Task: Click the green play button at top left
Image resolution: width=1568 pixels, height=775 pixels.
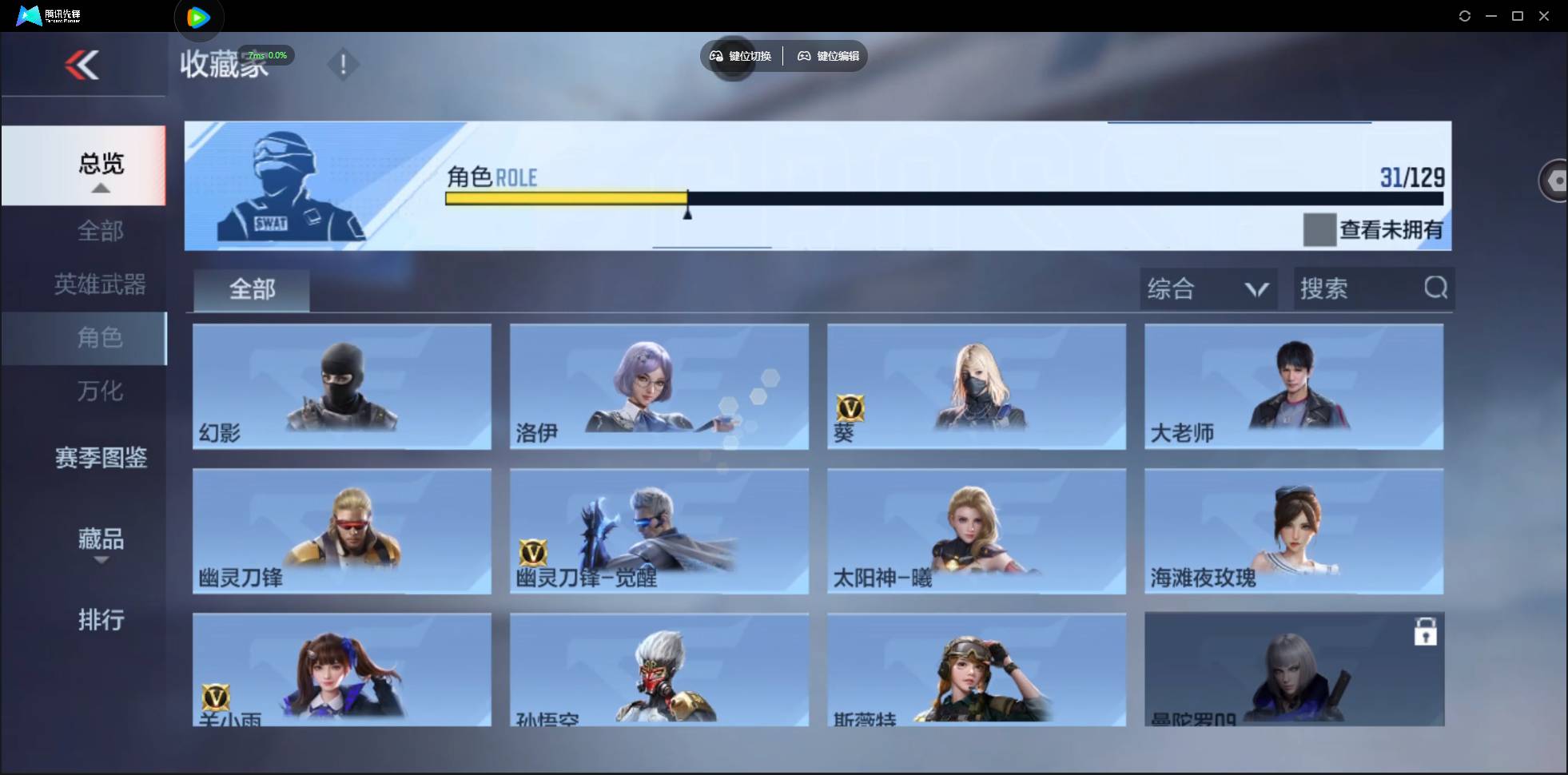Action: [x=197, y=17]
